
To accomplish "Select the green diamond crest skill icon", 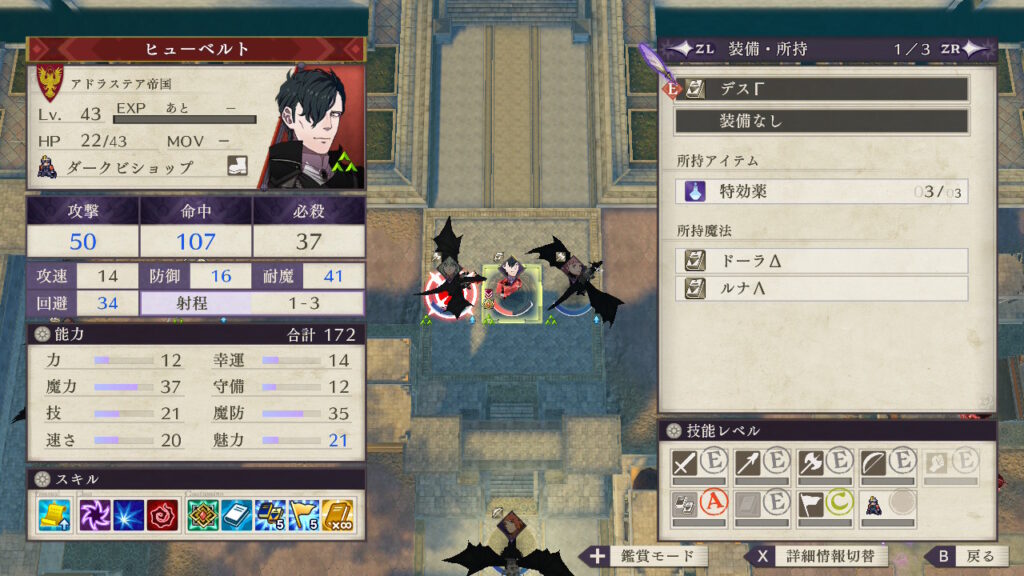I will click(205, 516).
